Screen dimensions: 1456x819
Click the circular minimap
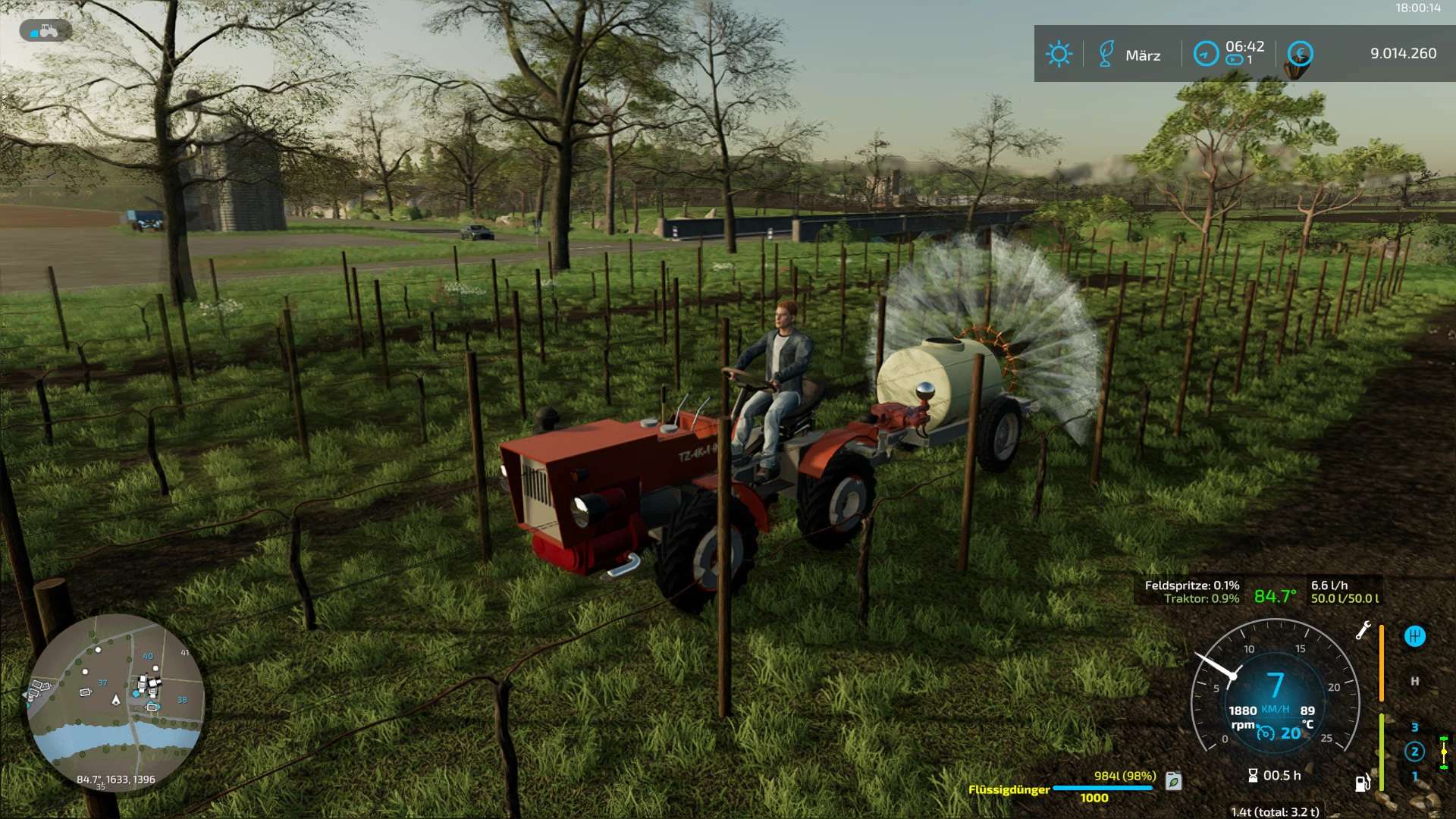coord(115,701)
